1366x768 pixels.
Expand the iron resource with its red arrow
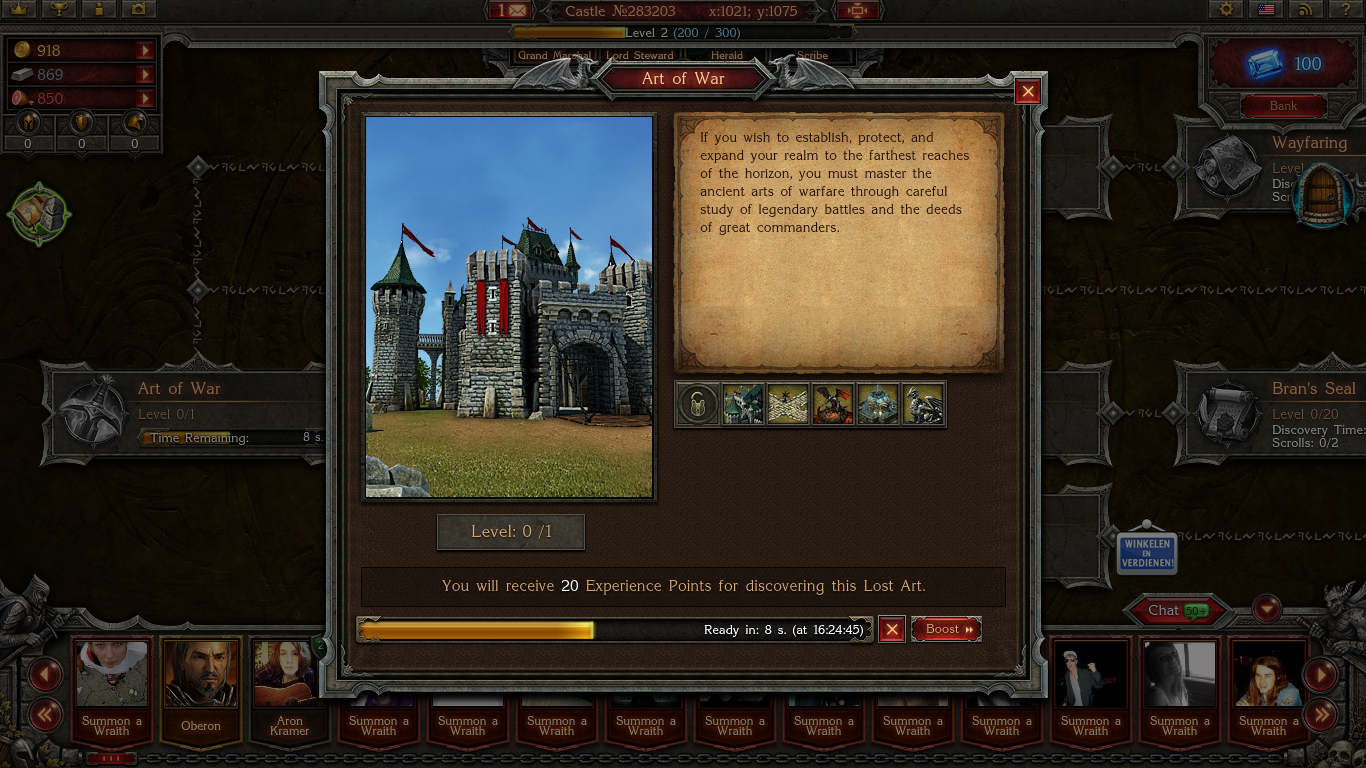(x=148, y=75)
